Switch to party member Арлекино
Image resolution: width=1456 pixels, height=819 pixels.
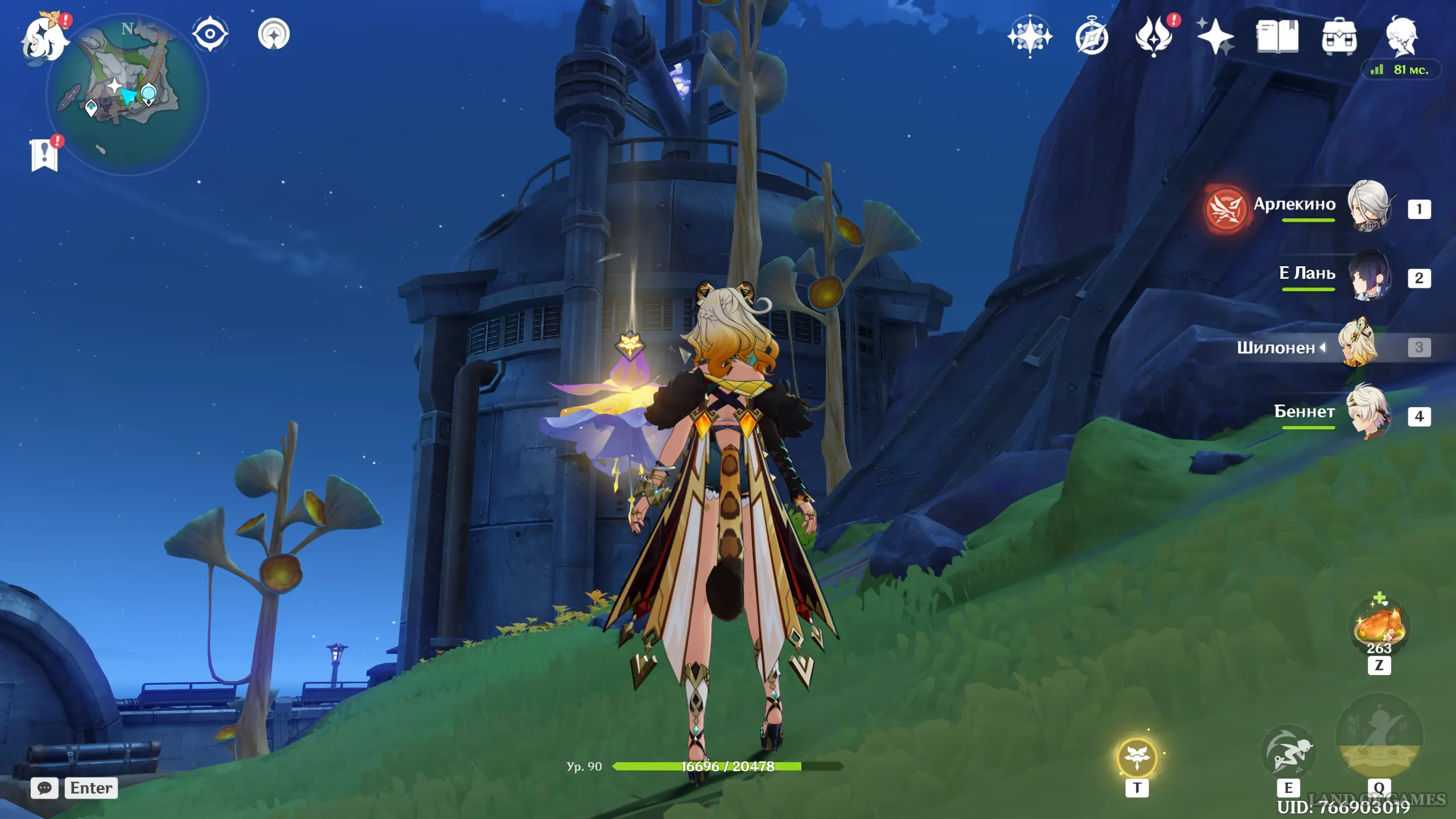[1368, 207]
